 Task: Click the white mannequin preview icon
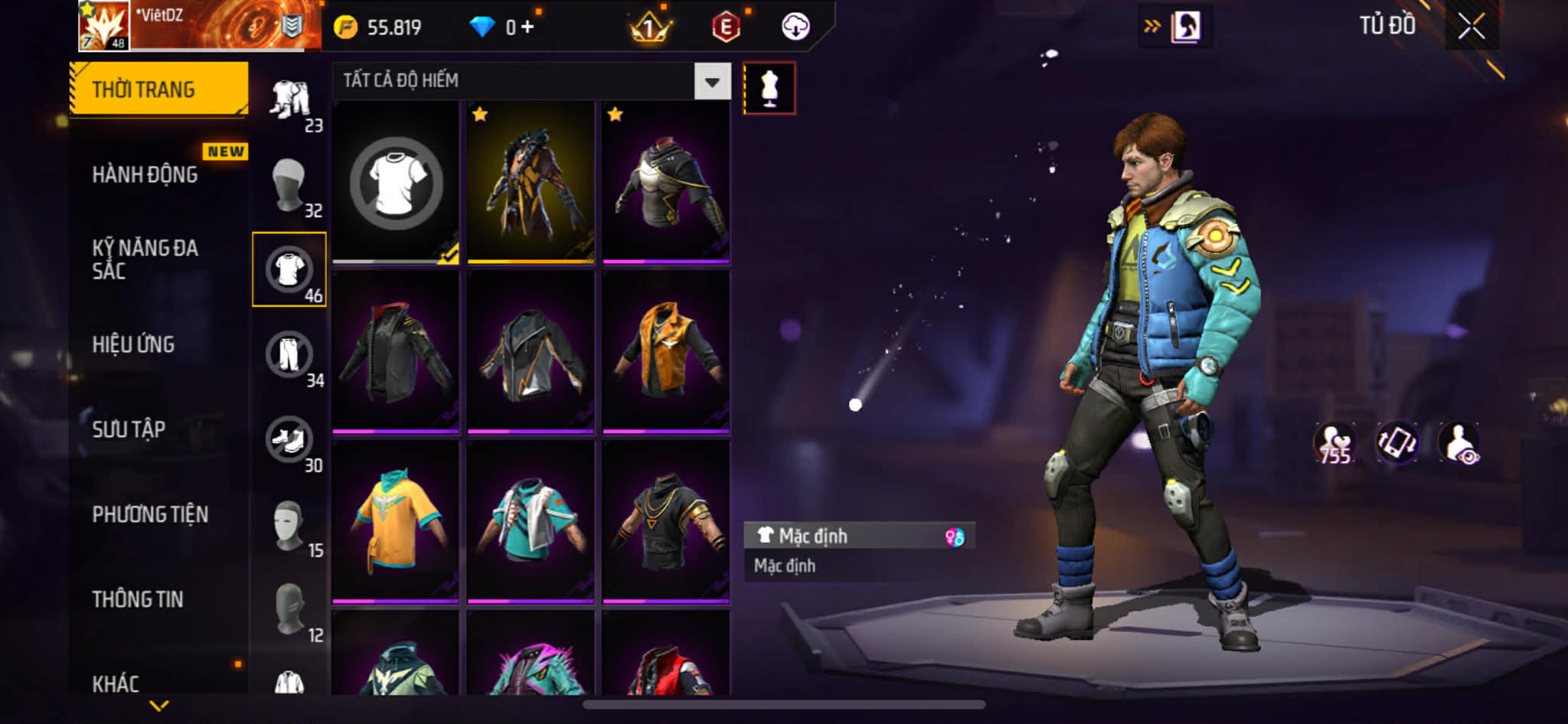769,88
